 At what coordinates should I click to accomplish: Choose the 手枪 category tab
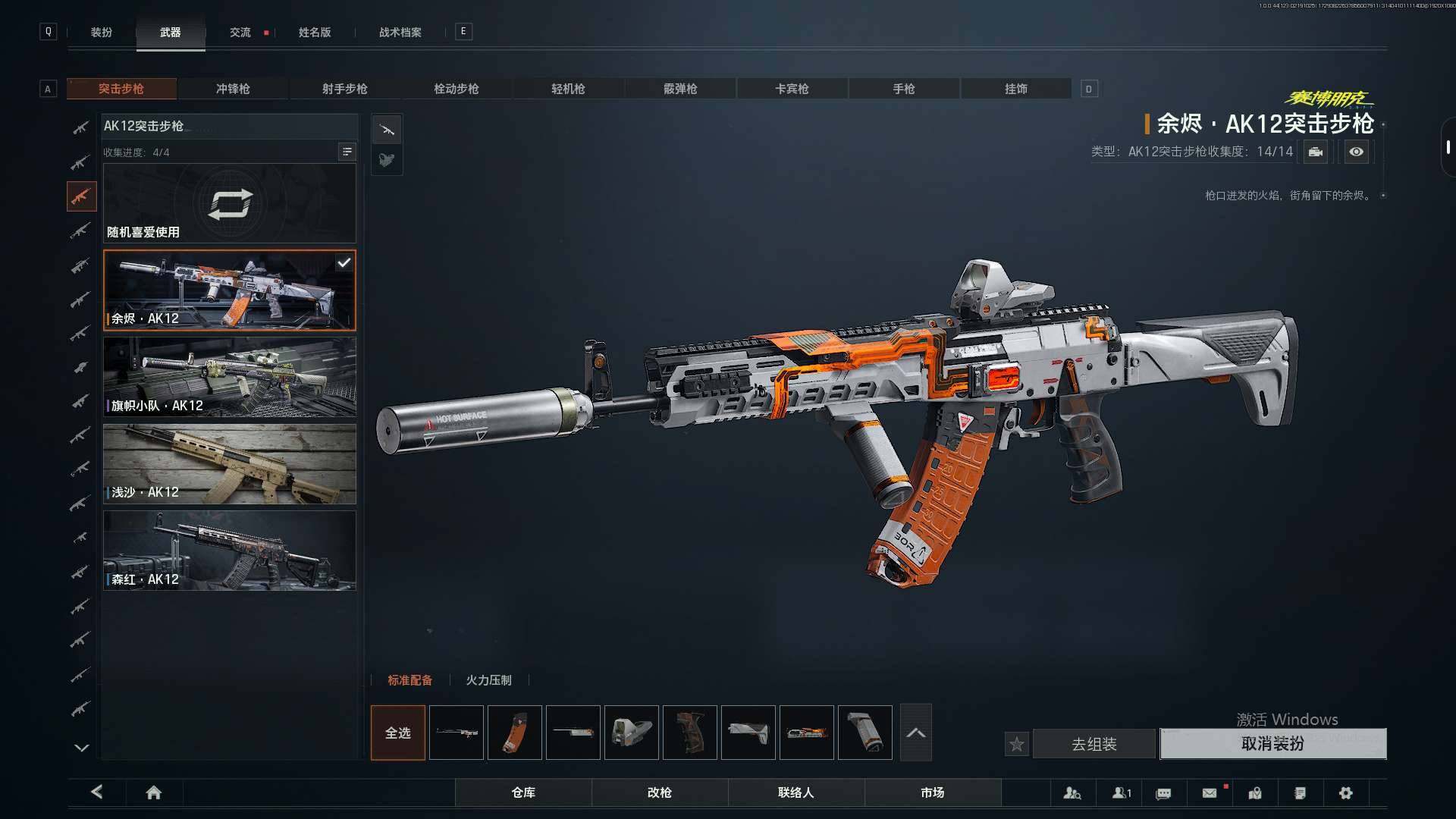(x=903, y=89)
